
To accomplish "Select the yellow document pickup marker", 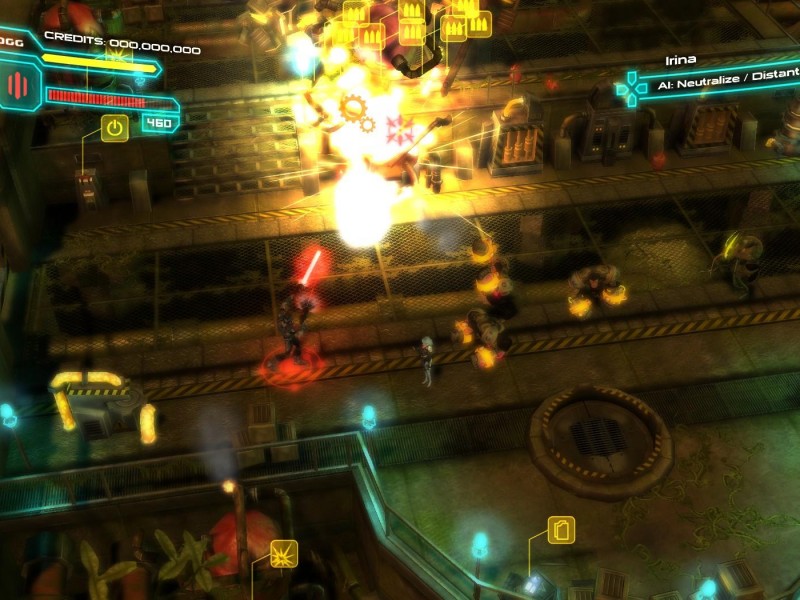I will coord(560,529).
